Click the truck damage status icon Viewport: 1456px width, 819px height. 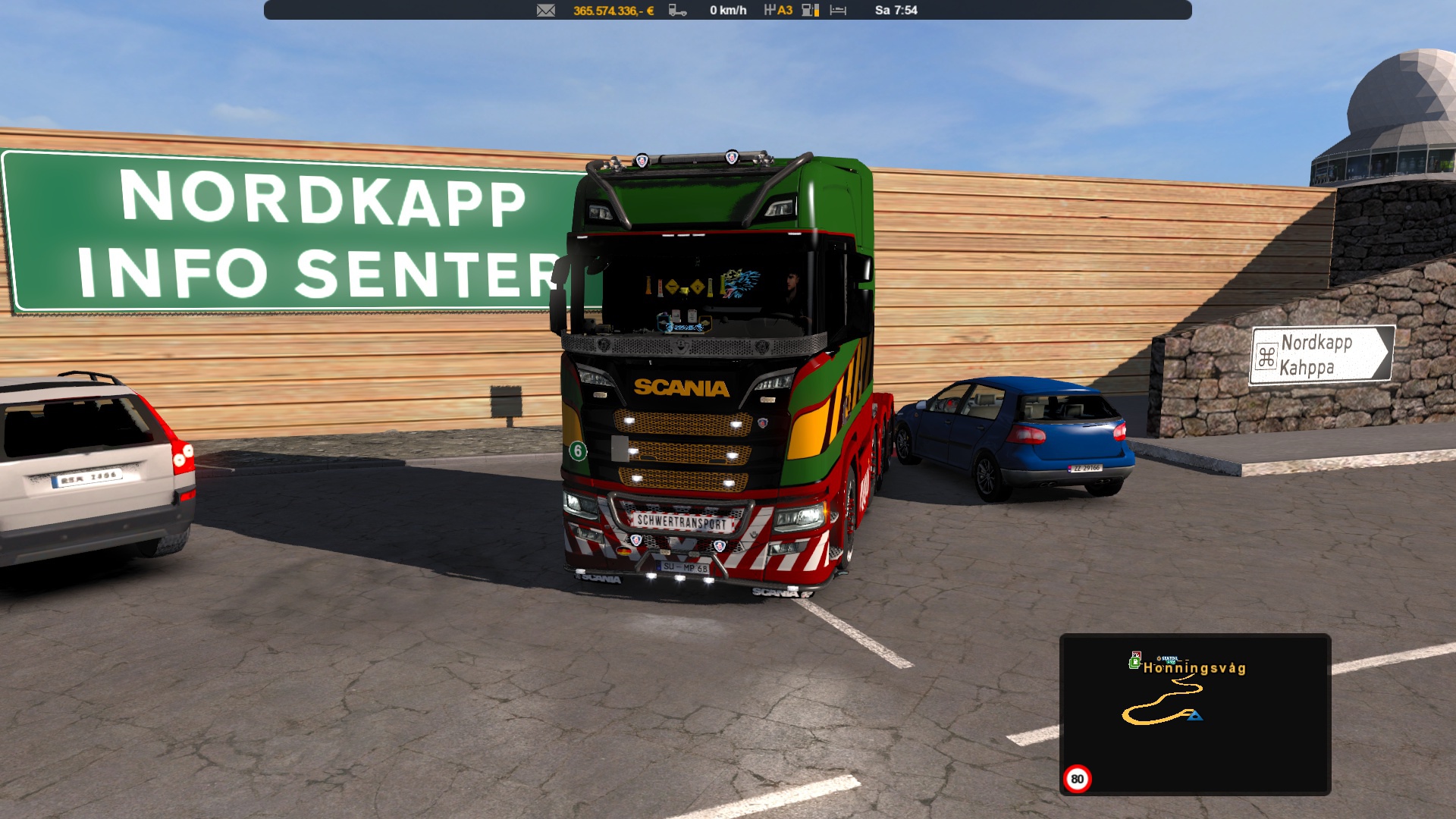click(677, 11)
